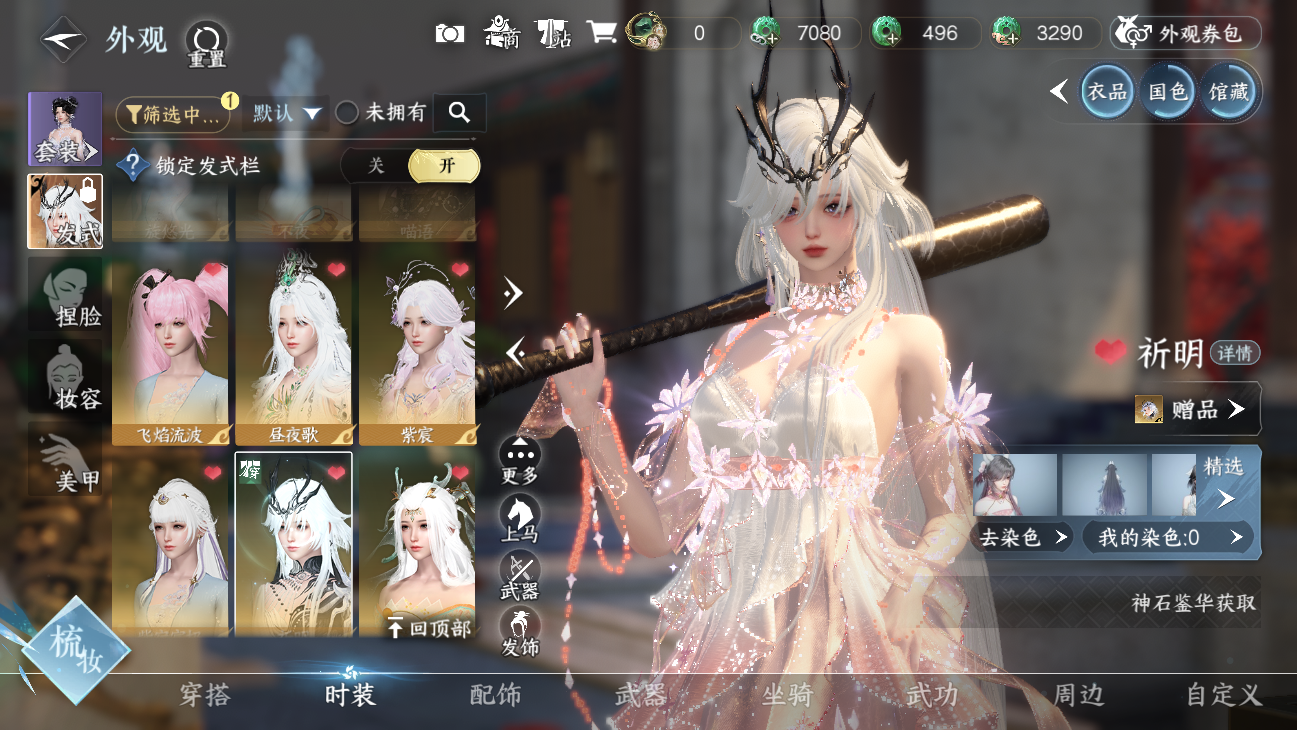Click the 重置 reset button
The height and width of the screenshot is (730, 1297).
click(206, 44)
